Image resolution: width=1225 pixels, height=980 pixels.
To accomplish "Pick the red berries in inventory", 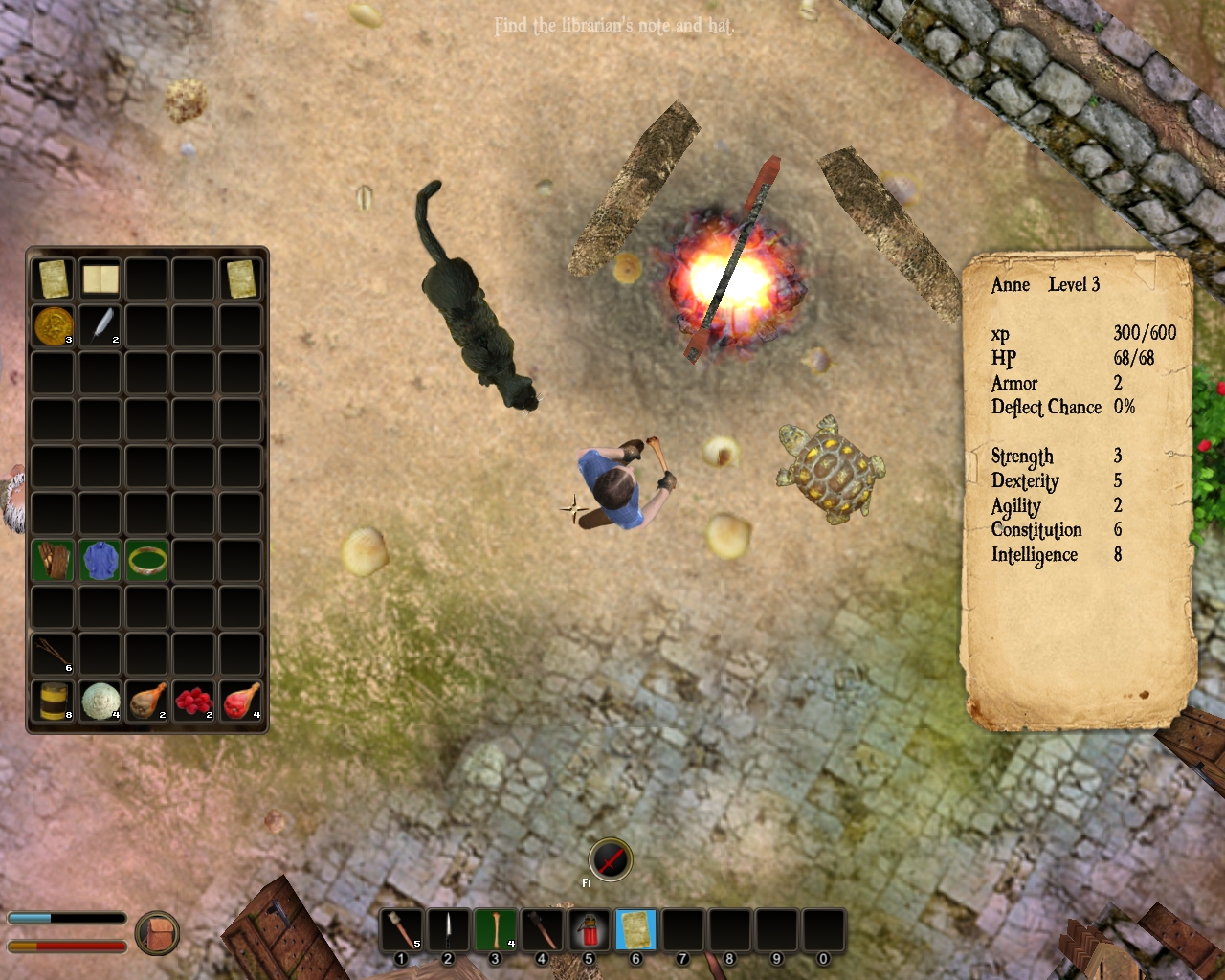I will click(x=193, y=702).
